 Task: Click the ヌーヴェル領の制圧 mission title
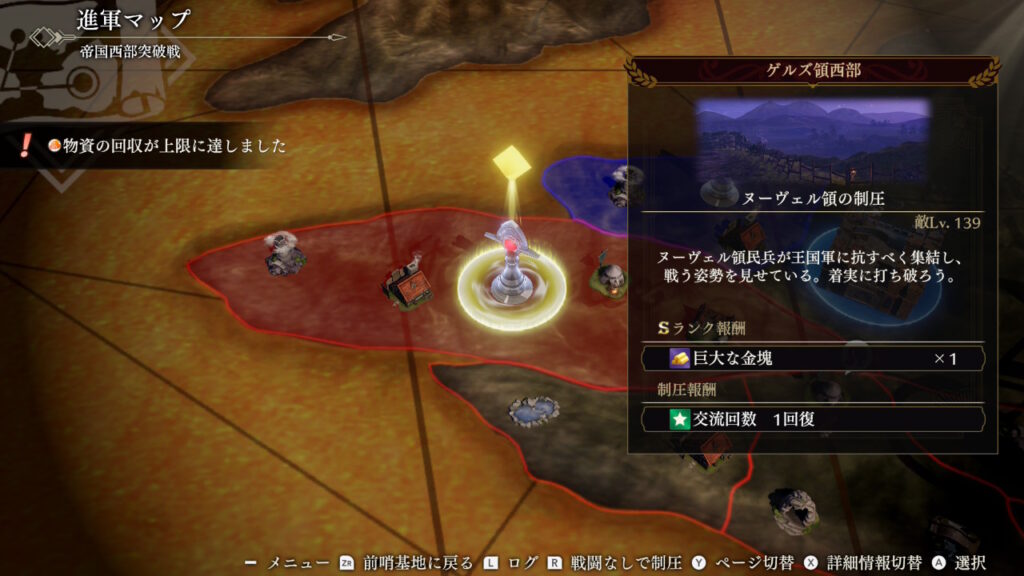tap(813, 198)
